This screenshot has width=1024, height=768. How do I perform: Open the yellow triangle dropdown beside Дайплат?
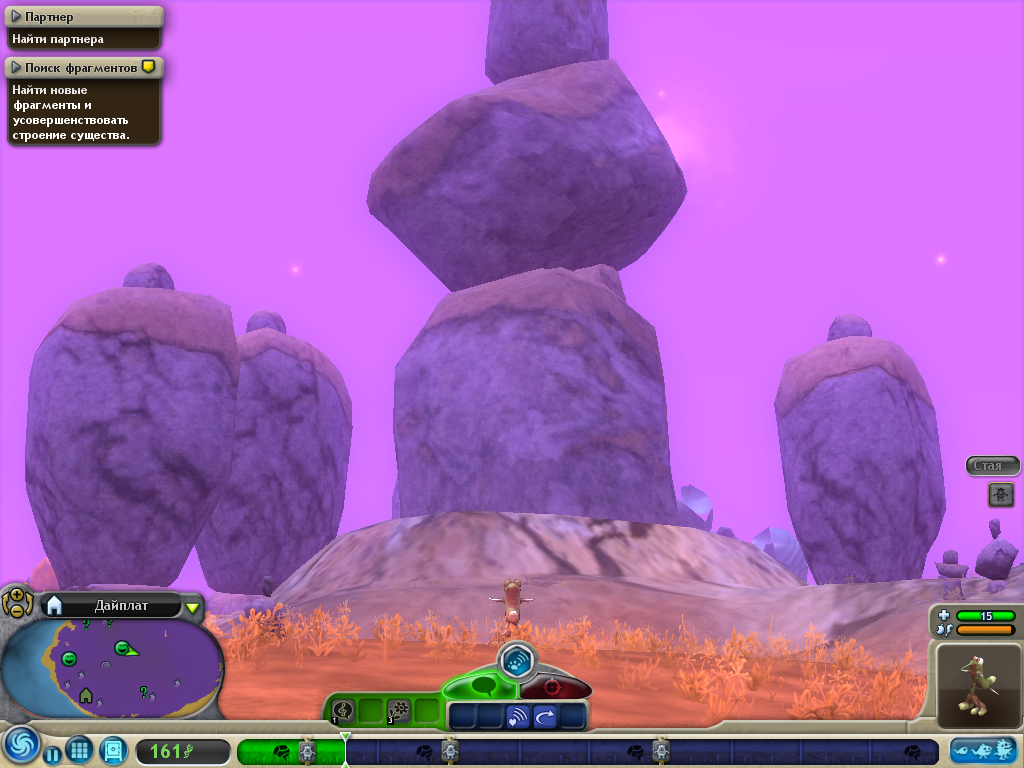192,607
